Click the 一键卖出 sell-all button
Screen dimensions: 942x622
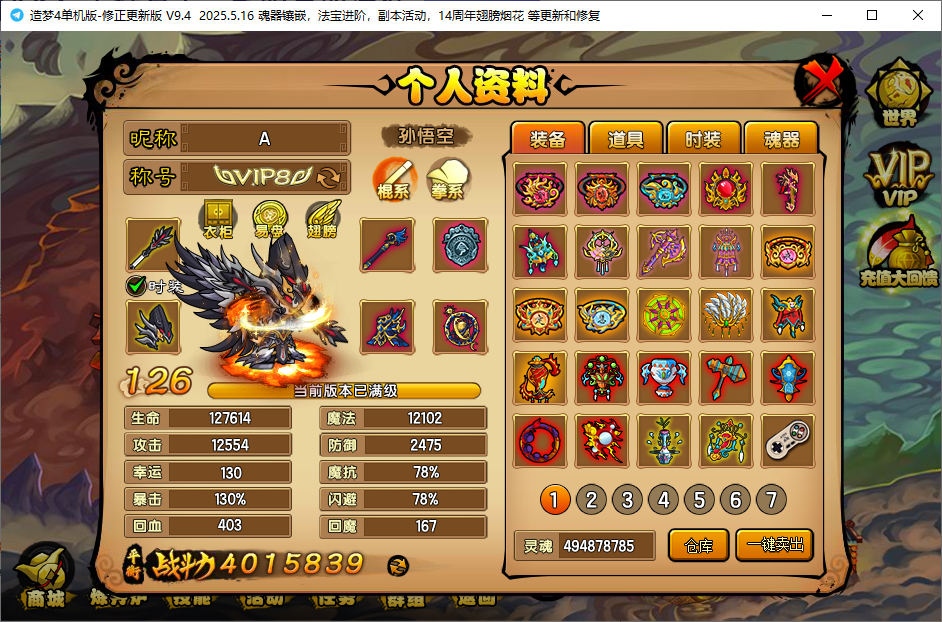pos(774,545)
